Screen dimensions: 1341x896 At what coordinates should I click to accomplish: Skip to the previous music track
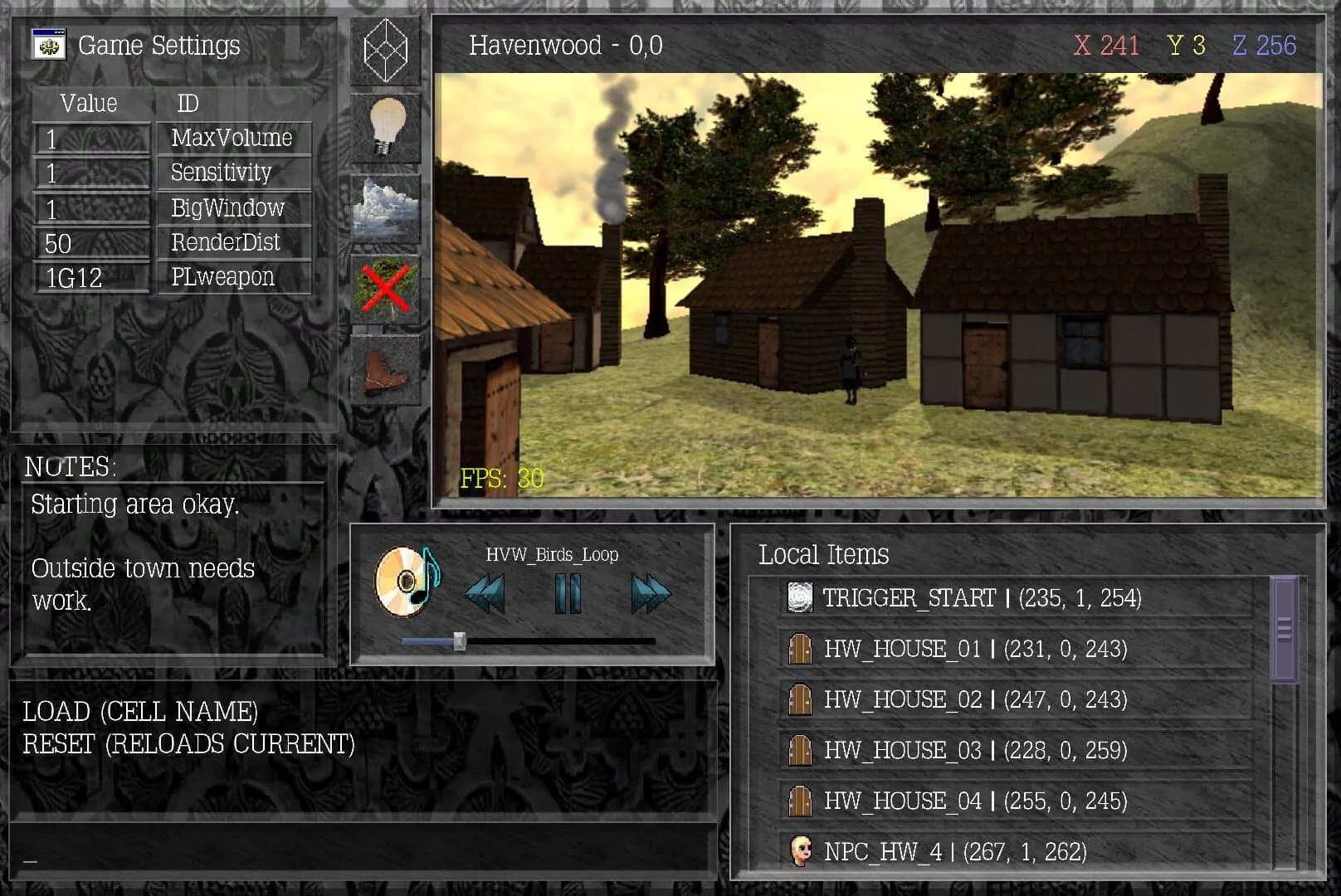486,591
